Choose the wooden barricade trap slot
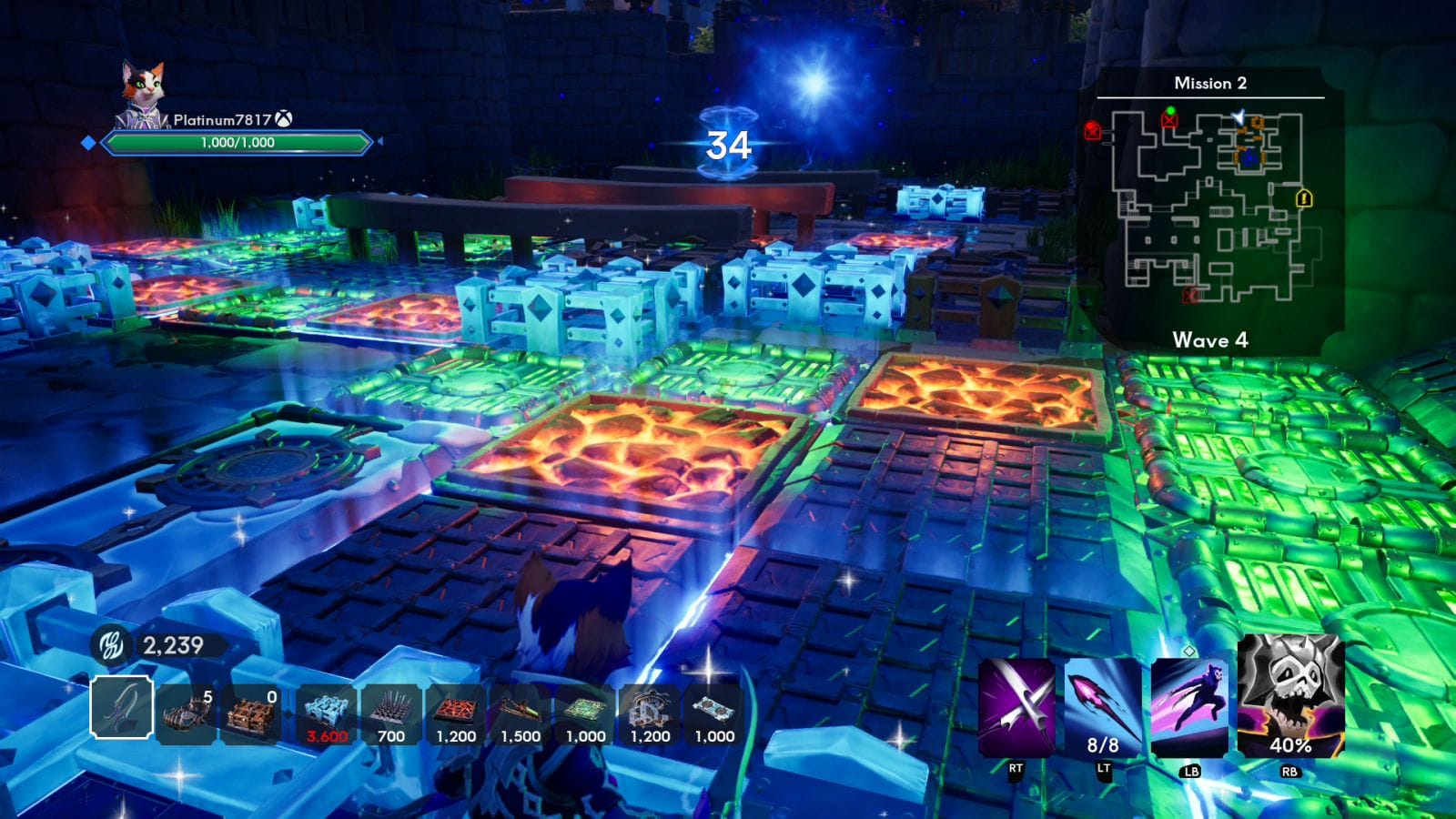1456x819 pixels. coord(251,714)
